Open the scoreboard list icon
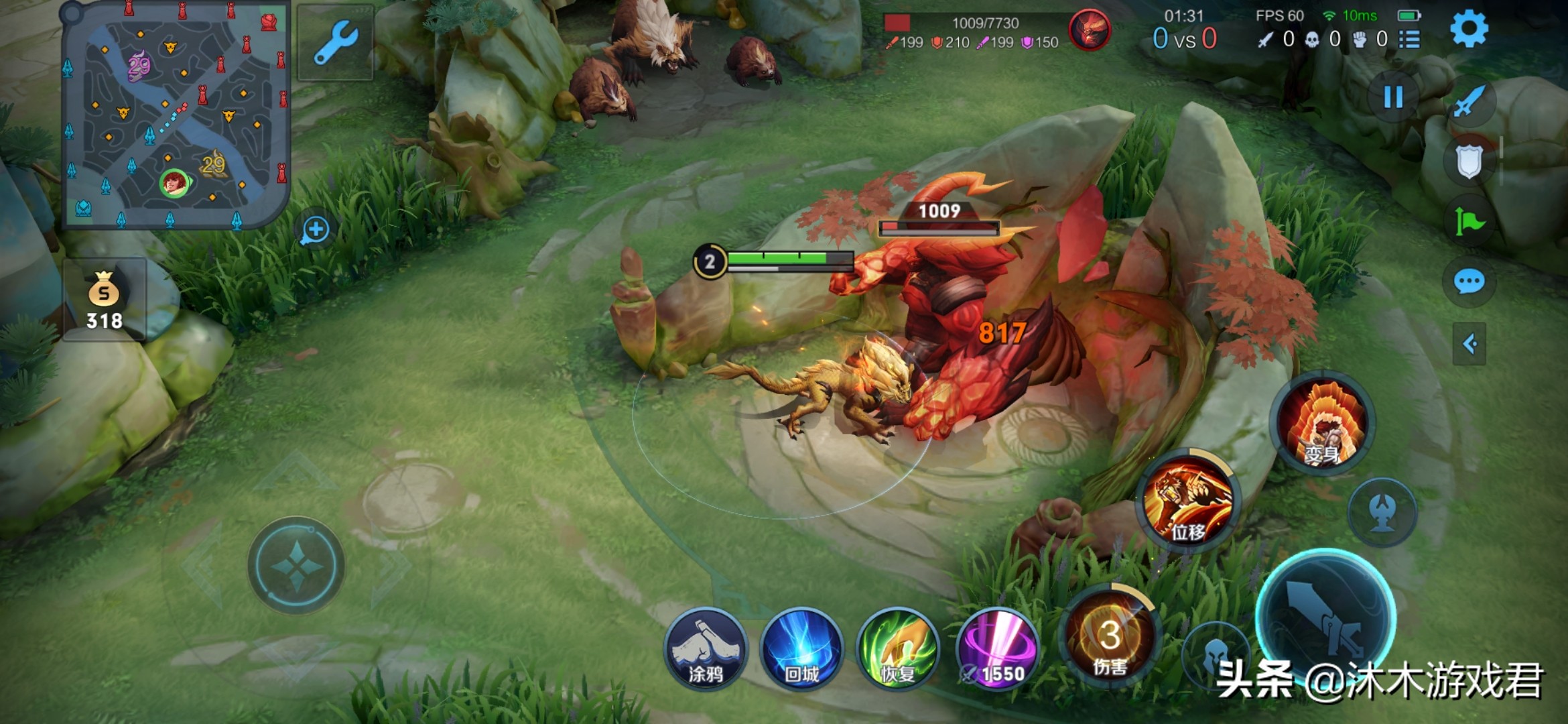 point(1409,40)
